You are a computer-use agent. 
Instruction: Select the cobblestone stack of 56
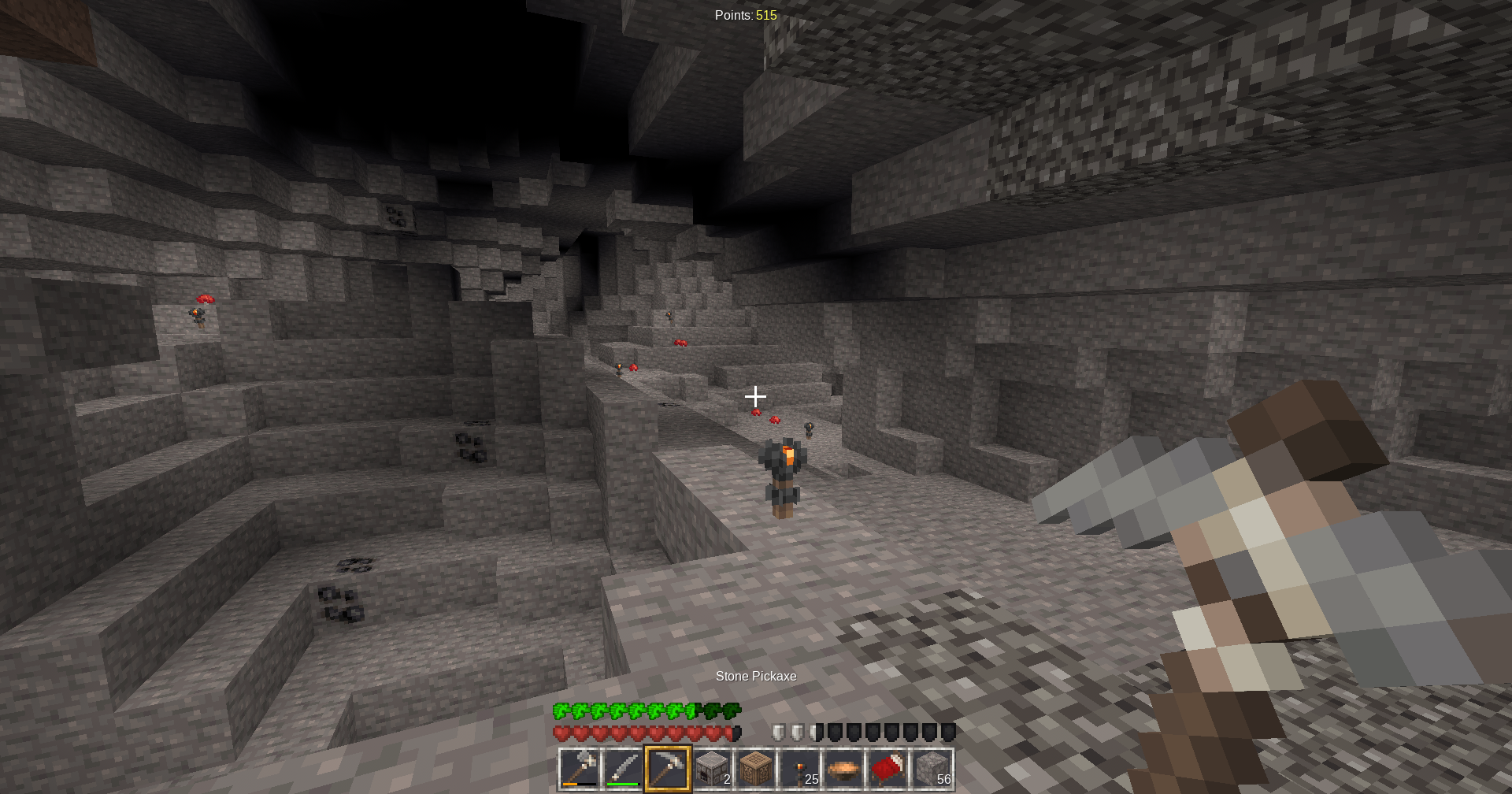[932, 769]
